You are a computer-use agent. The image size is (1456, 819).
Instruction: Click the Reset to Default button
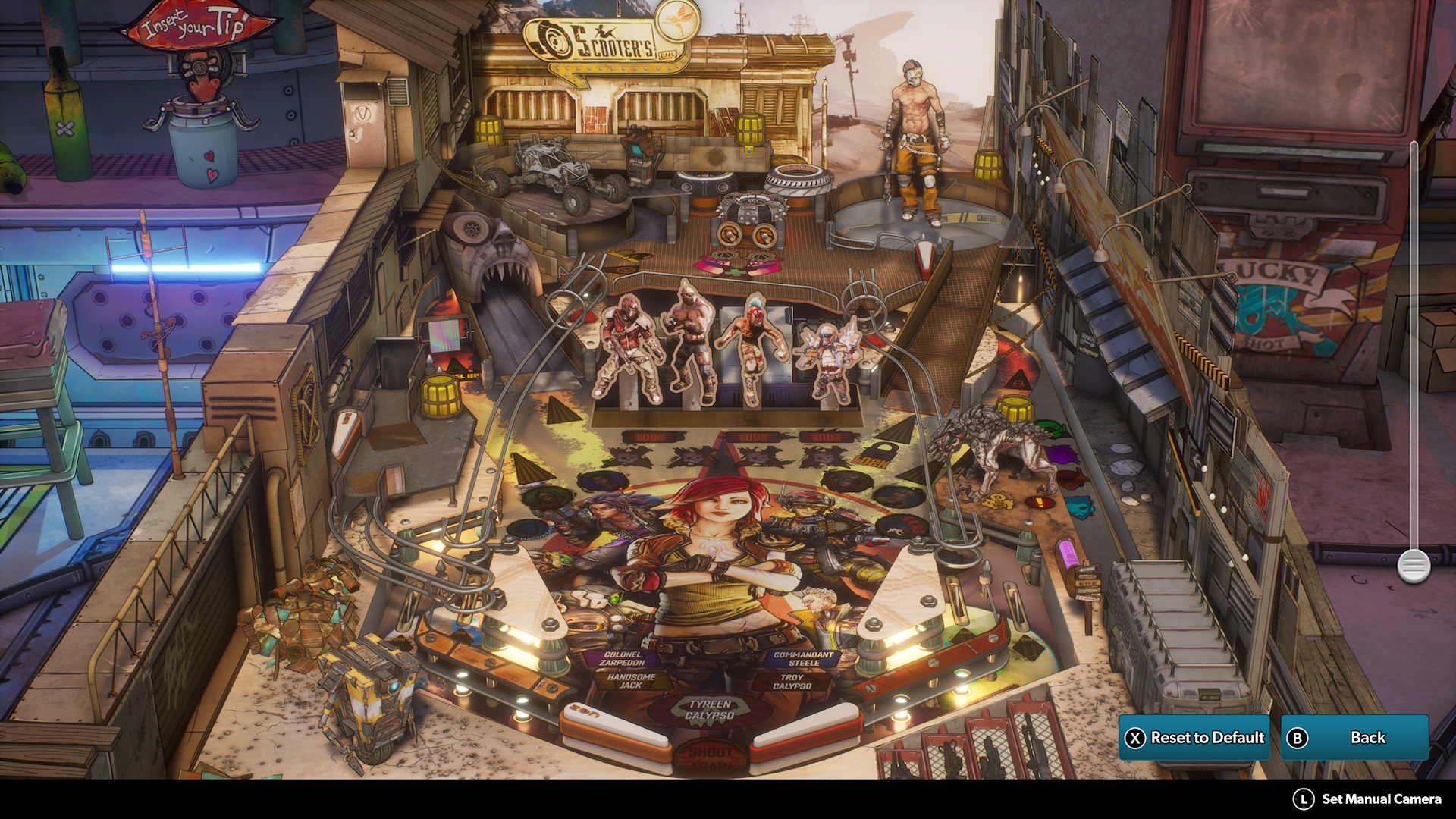click(1196, 736)
